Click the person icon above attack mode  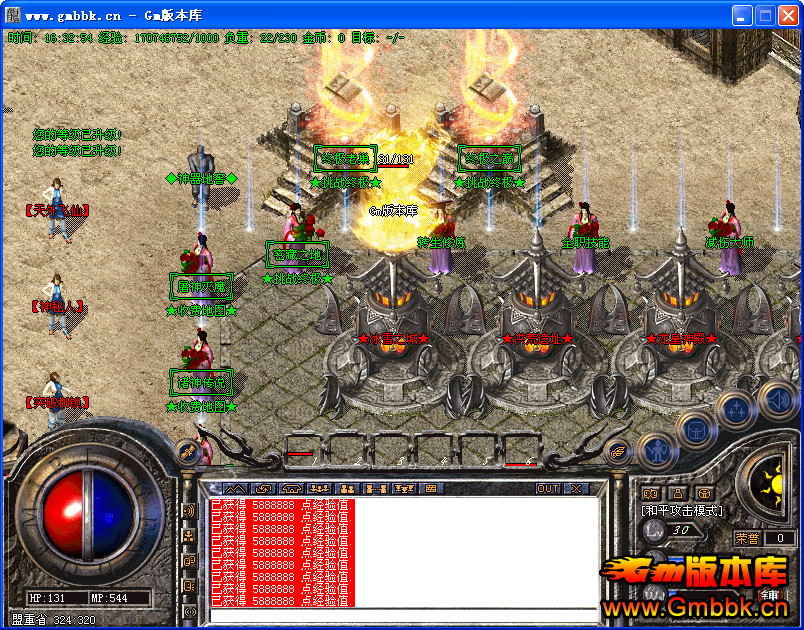tap(678, 493)
